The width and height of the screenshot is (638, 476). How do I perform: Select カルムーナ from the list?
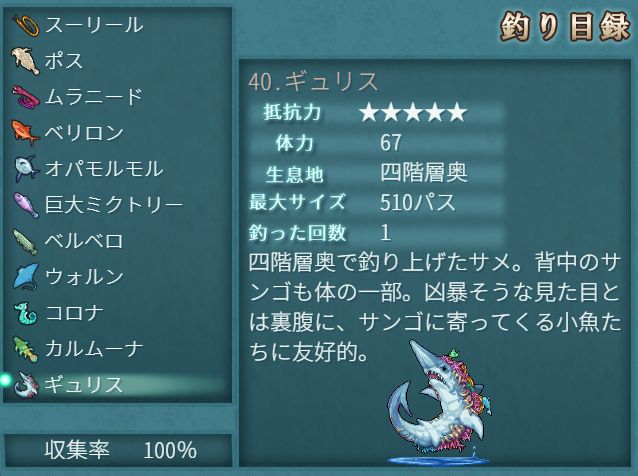(x=95, y=349)
